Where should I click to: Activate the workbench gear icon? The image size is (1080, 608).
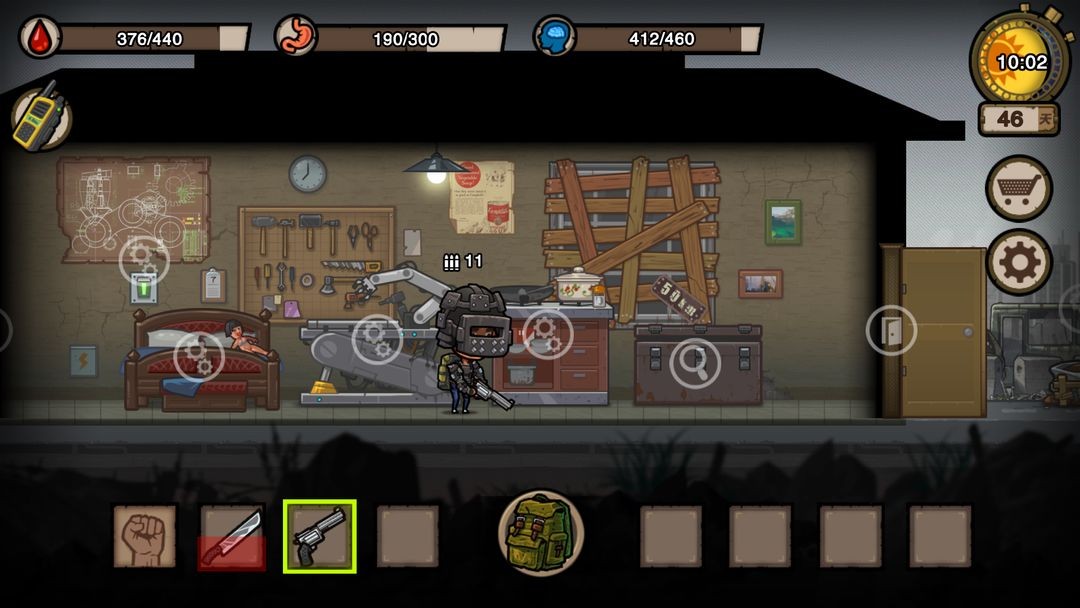(x=377, y=340)
